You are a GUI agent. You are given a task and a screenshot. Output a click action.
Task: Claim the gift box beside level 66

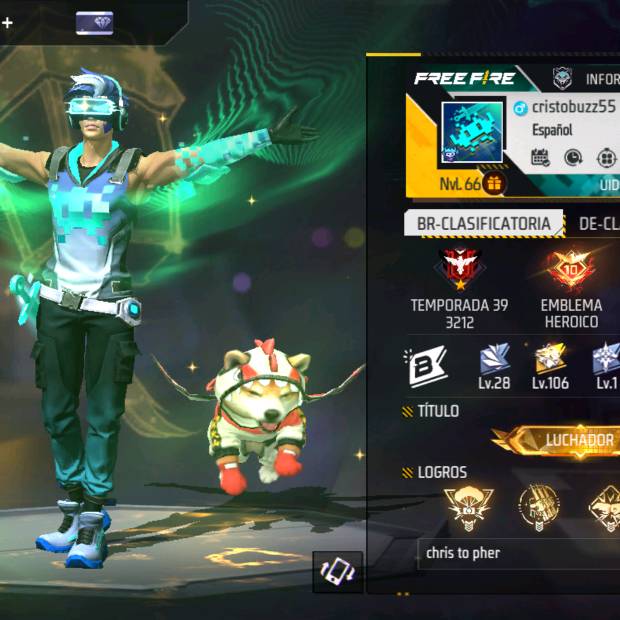(x=495, y=184)
